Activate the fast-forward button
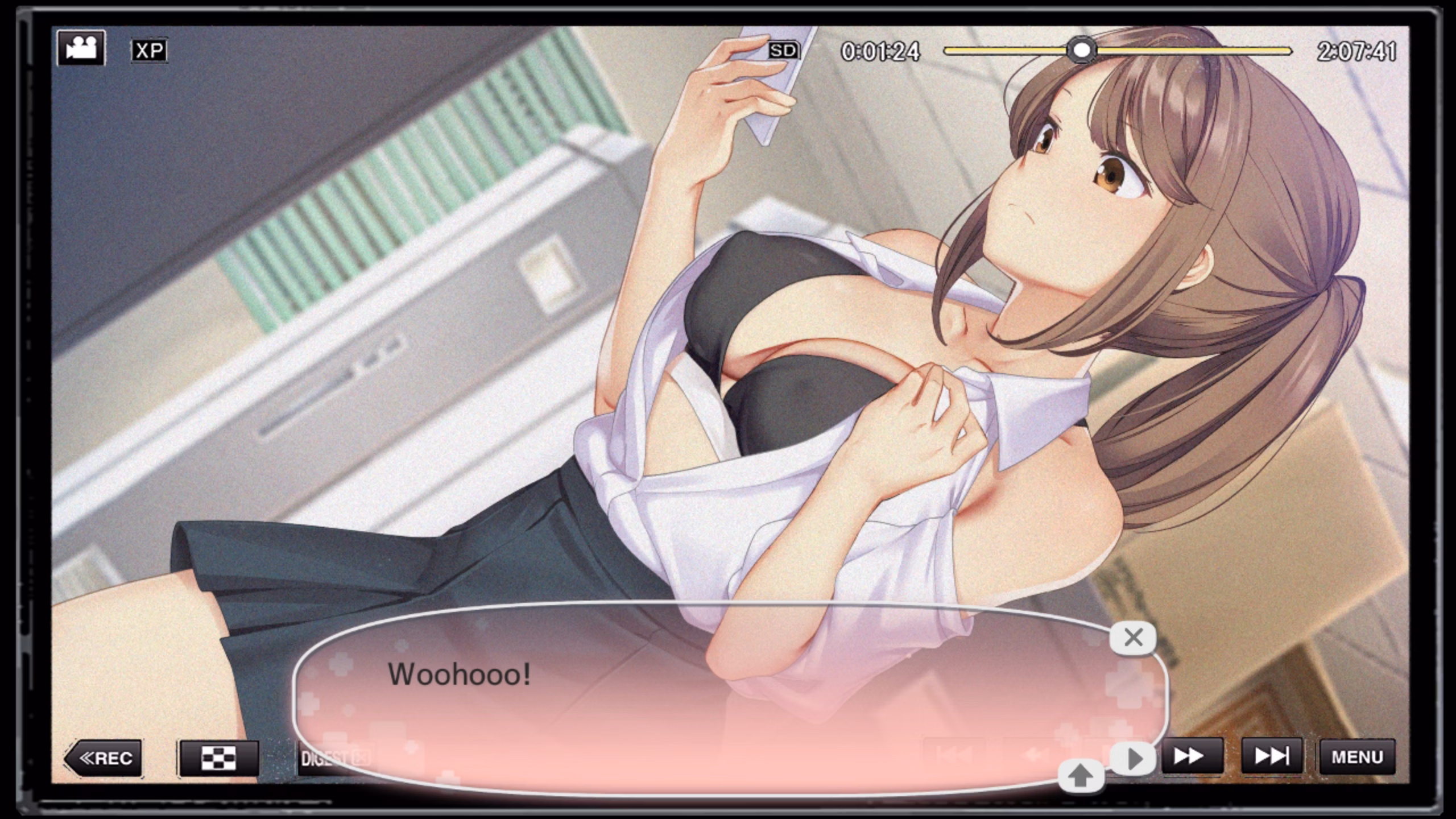Image resolution: width=1456 pixels, height=819 pixels. (1192, 757)
